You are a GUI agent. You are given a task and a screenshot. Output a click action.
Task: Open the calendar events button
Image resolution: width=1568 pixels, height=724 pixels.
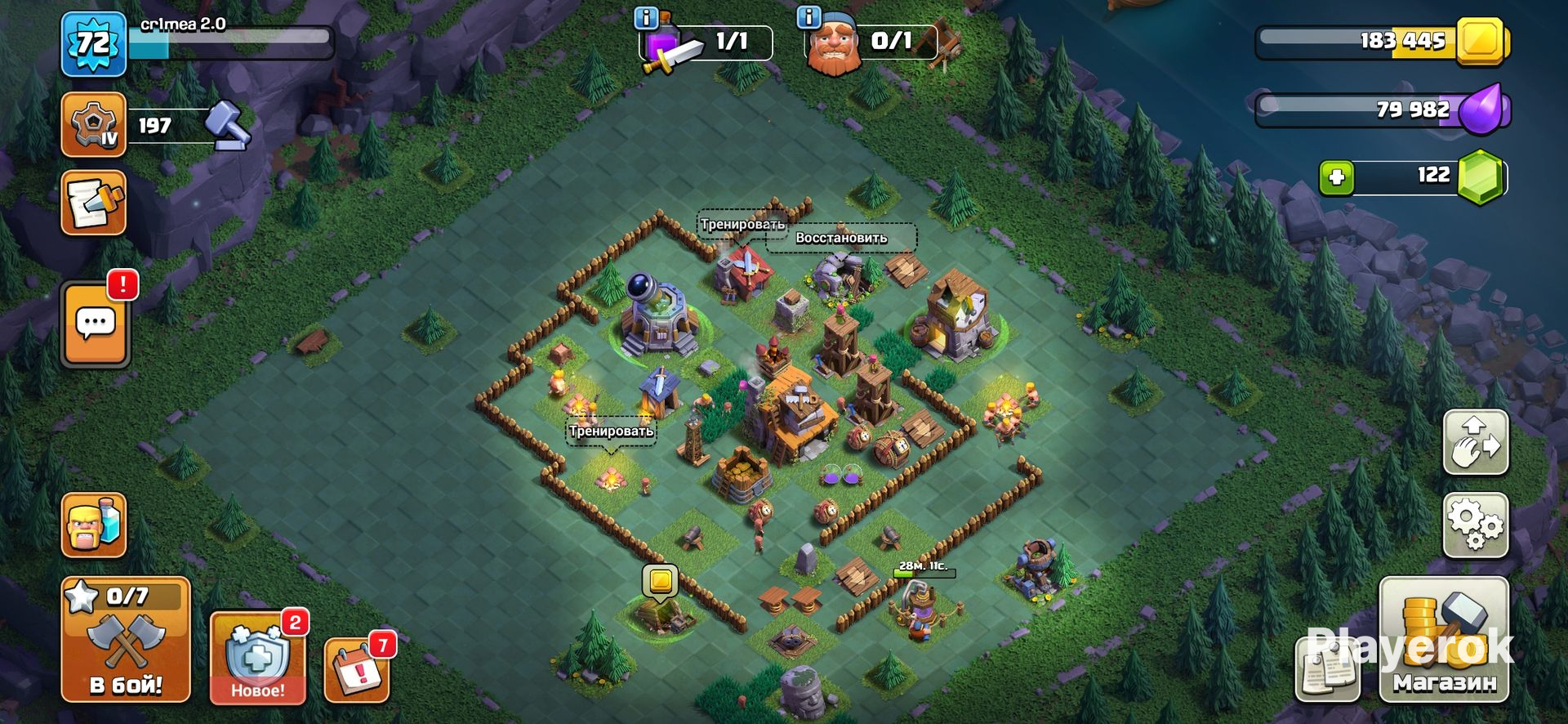(x=357, y=669)
